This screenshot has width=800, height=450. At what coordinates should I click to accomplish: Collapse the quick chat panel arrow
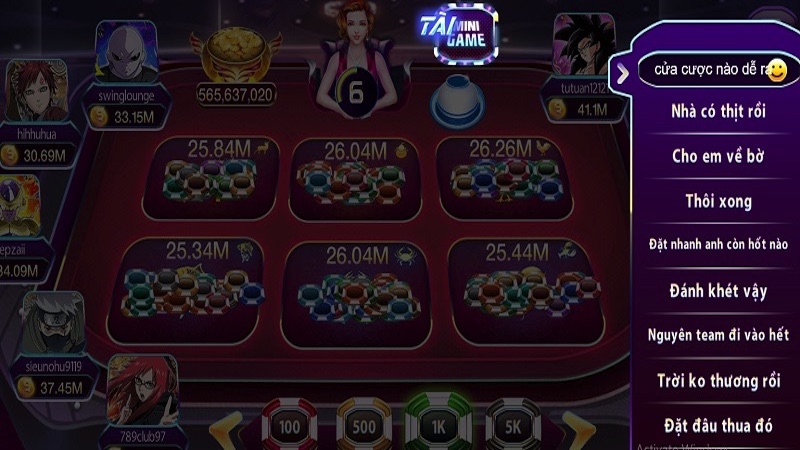[x=622, y=72]
